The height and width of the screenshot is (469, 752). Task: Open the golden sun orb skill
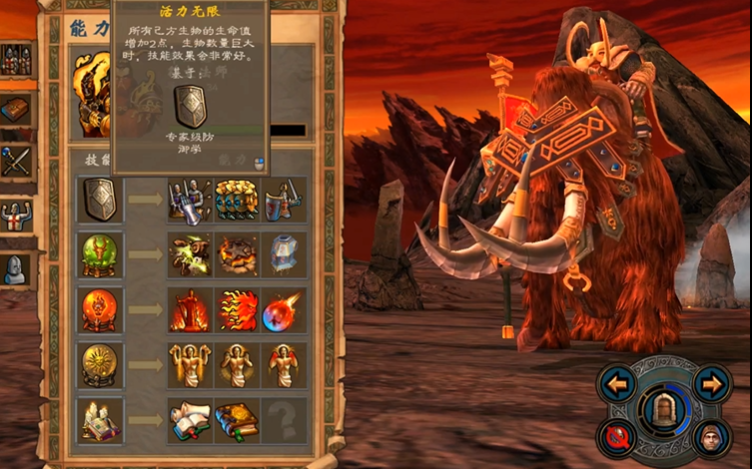click(100, 366)
